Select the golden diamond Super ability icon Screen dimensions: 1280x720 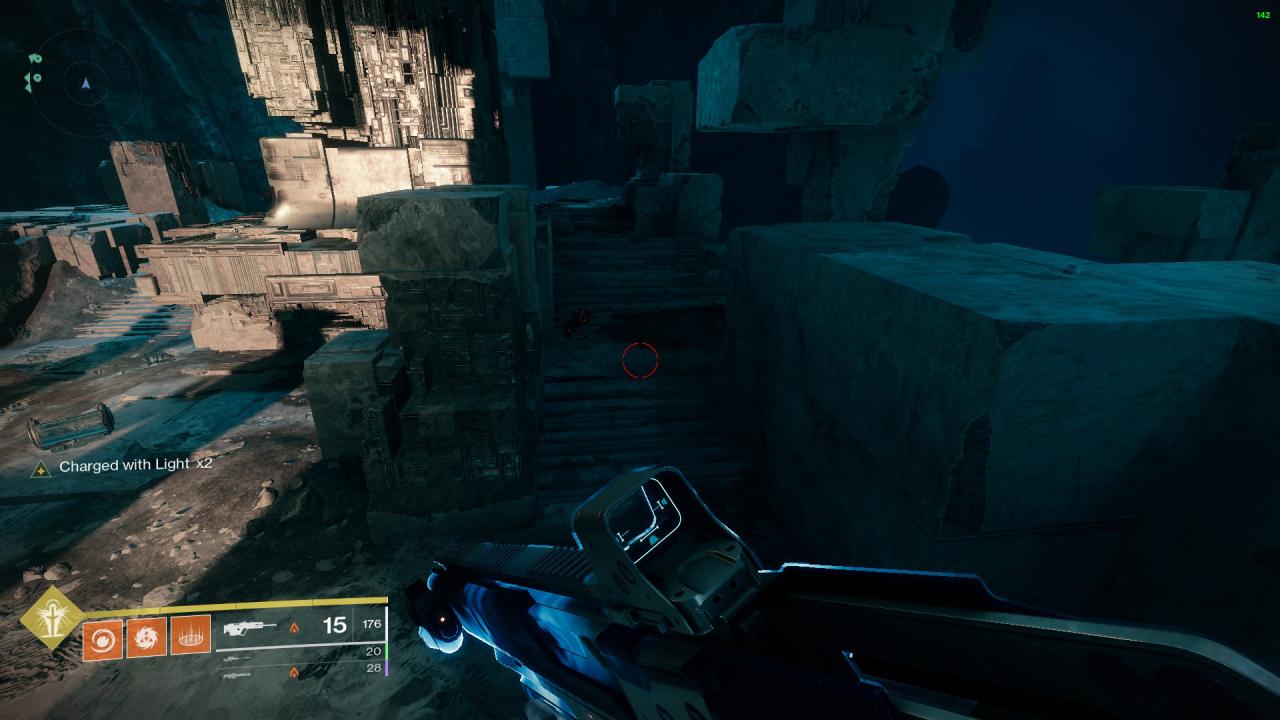tap(51, 617)
